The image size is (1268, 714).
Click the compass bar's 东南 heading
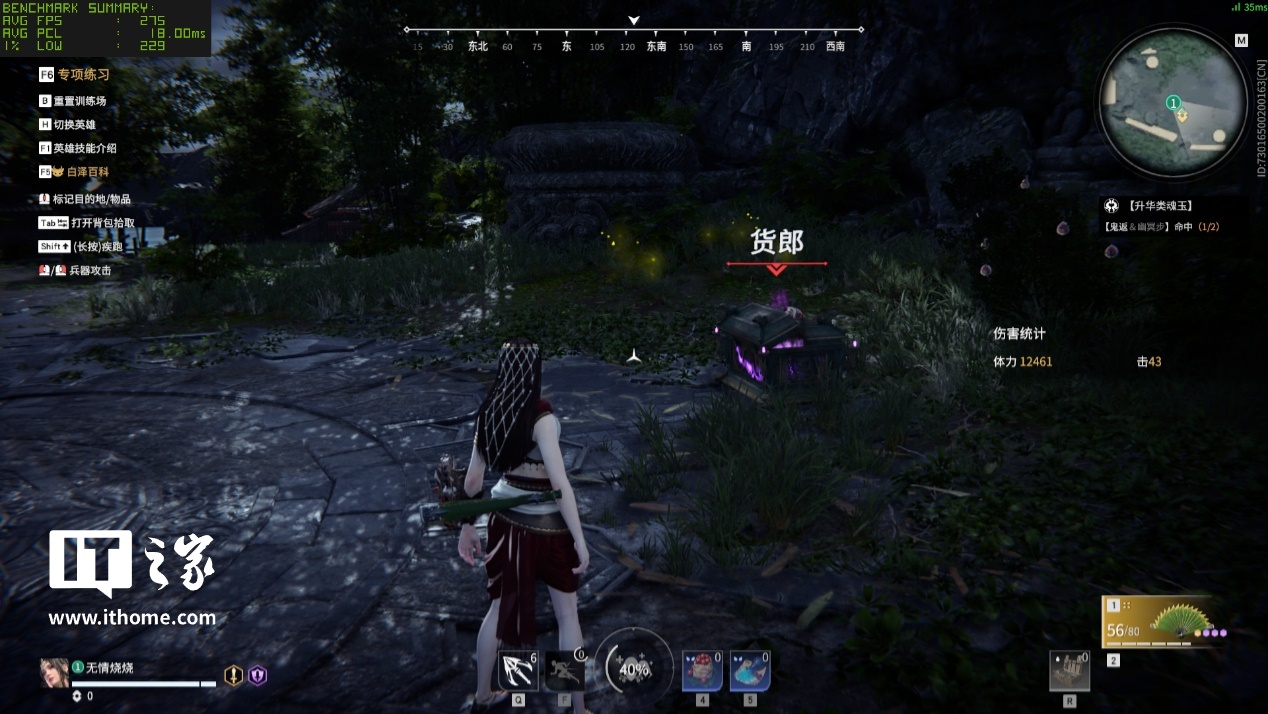pyautogui.click(x=656, y=46)
